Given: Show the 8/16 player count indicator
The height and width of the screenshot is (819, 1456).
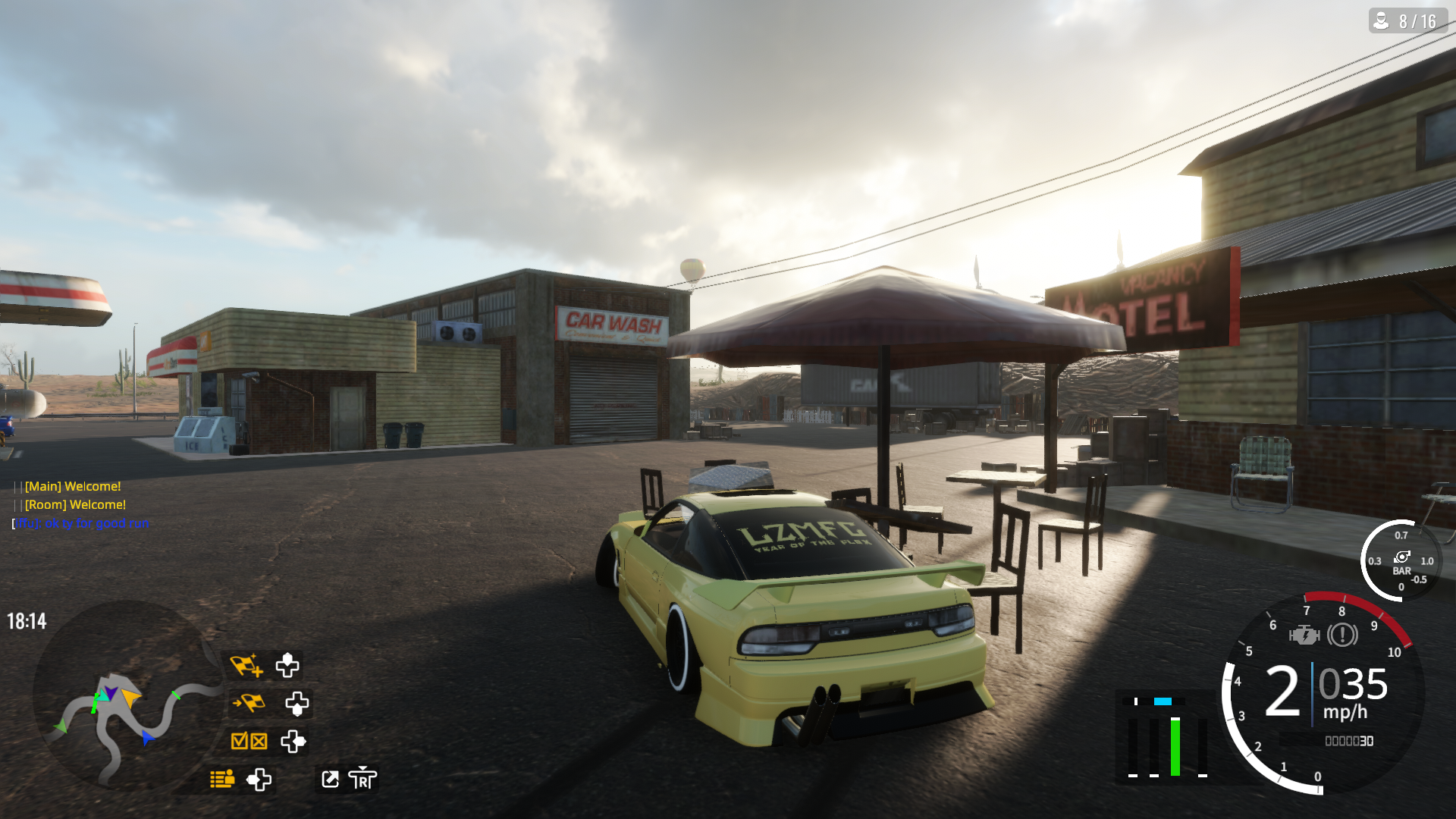Looking at the screenshot, I should [1407, 21].
